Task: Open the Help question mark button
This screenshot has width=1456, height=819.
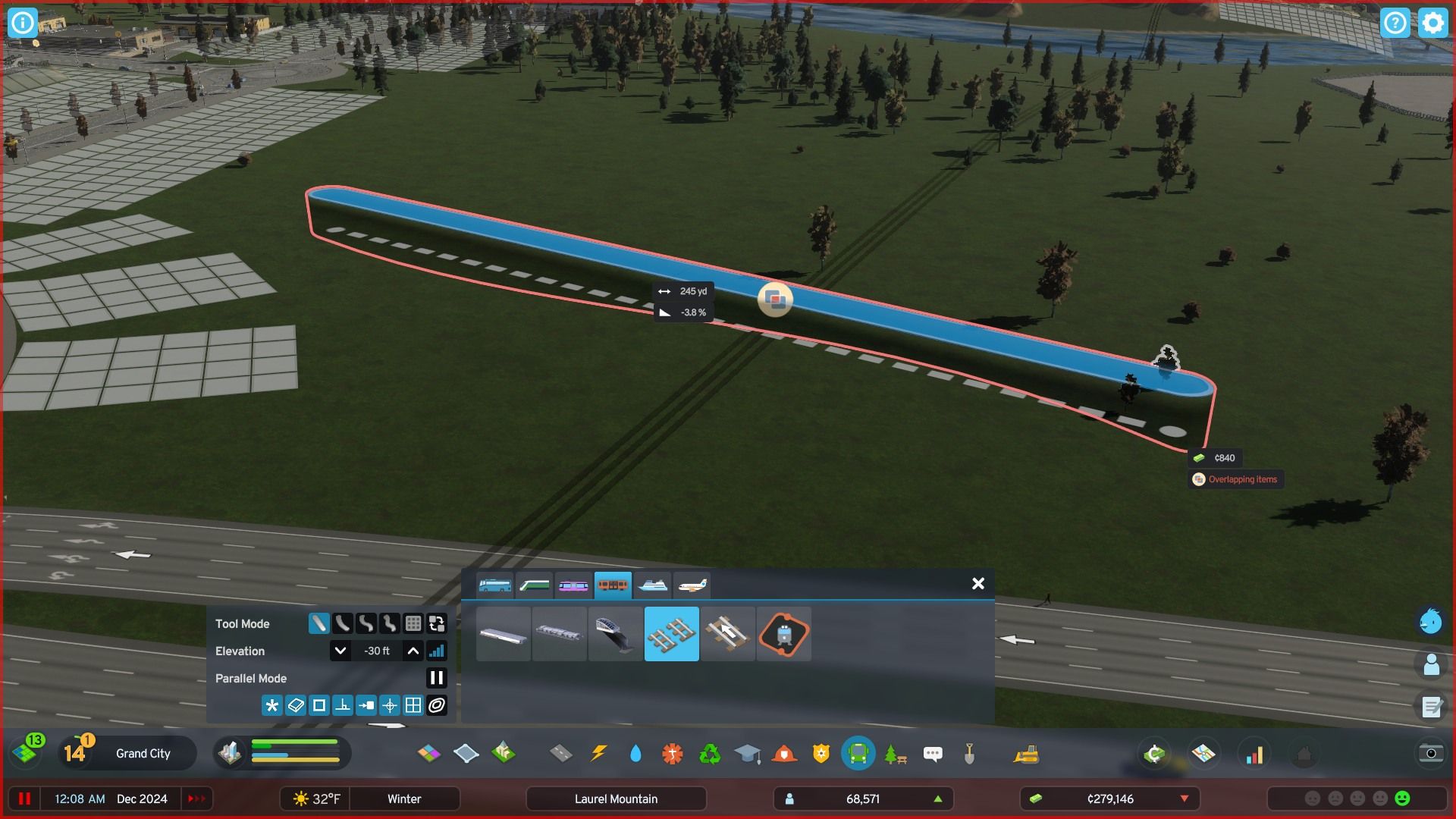Action: pos(1395,23)
